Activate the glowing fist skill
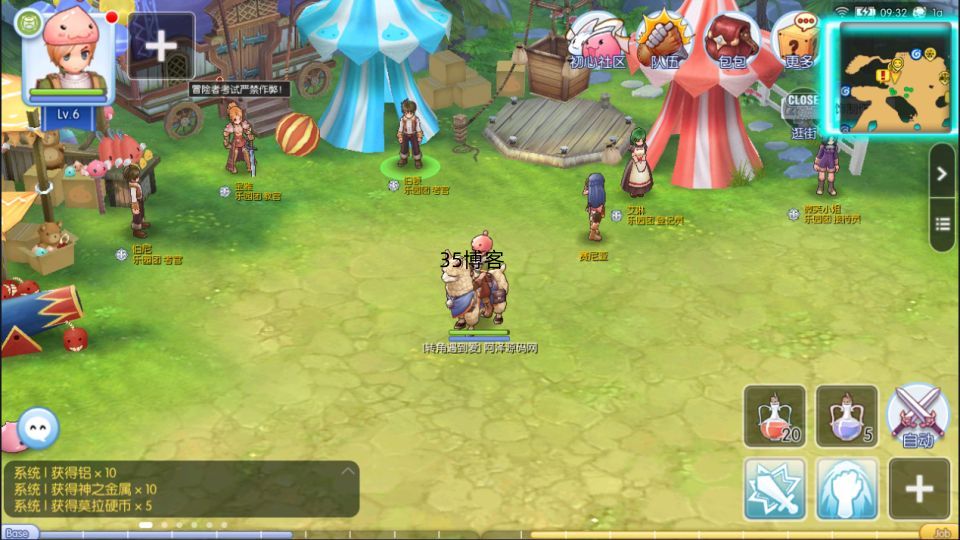The height and width of the screenshot is (540, 960). (x=847, y=489)
